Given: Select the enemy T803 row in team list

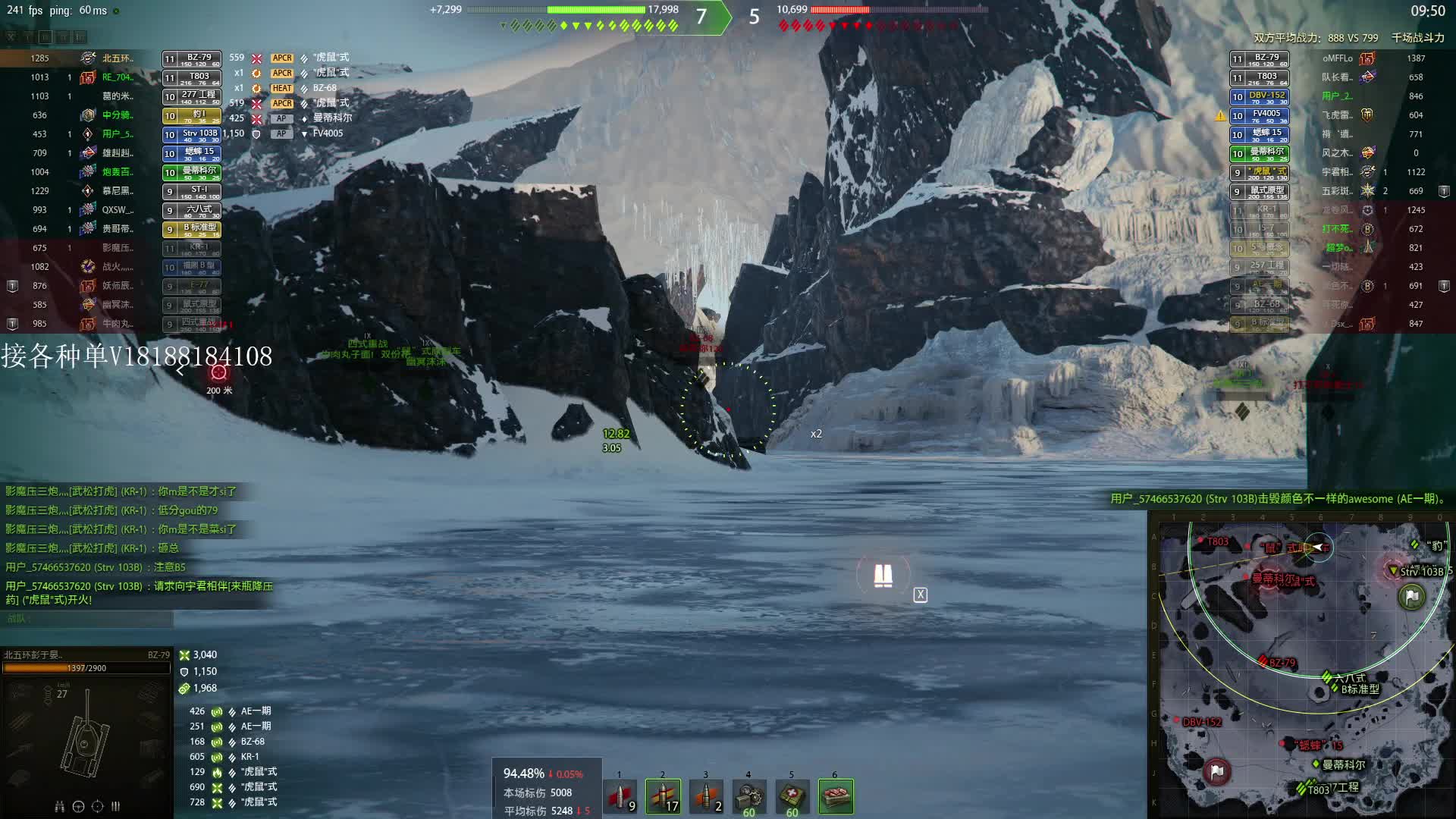Looking at the screenshot, I should [x=1259, y=77].
